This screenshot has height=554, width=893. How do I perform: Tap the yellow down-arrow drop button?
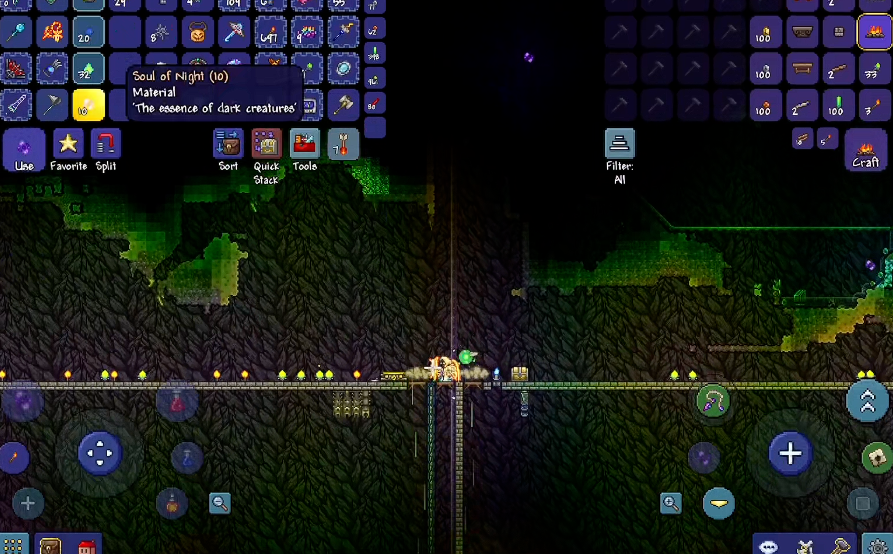pyautogui.click(x=718, y=503)
